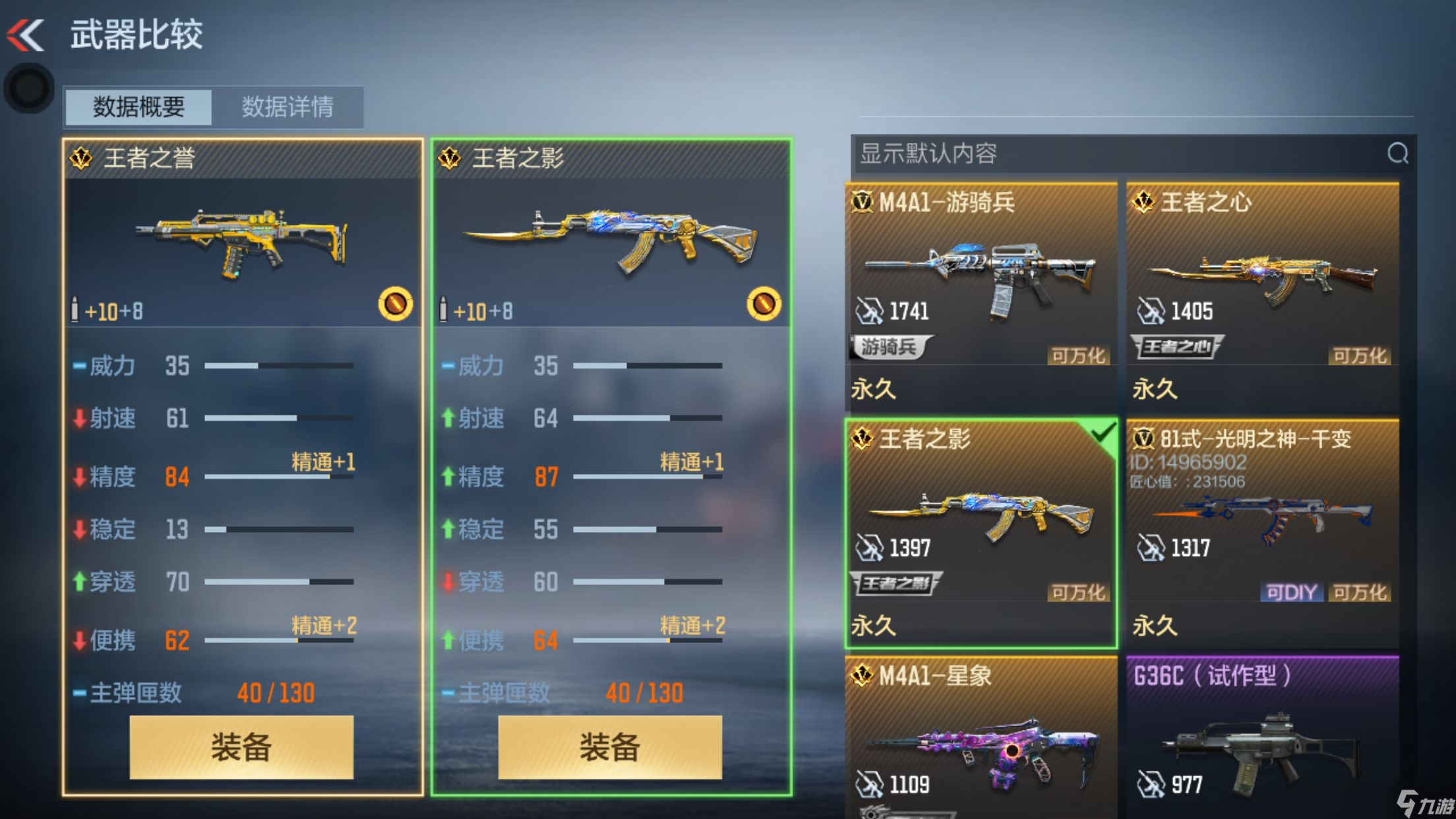Click the 可DIY tag on 81式 card
Viewport: 1456px width, 819px height.
1291,592
